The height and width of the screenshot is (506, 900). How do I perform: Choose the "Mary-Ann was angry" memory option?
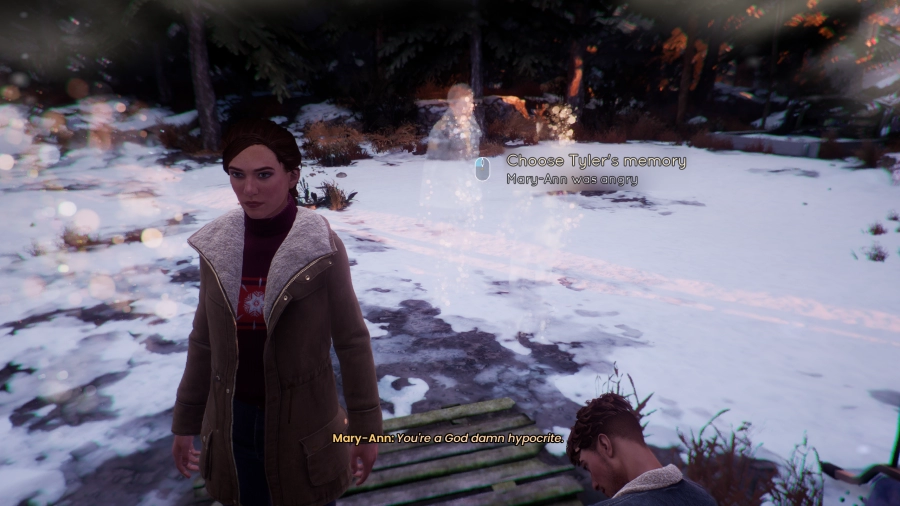click(571, 179)
